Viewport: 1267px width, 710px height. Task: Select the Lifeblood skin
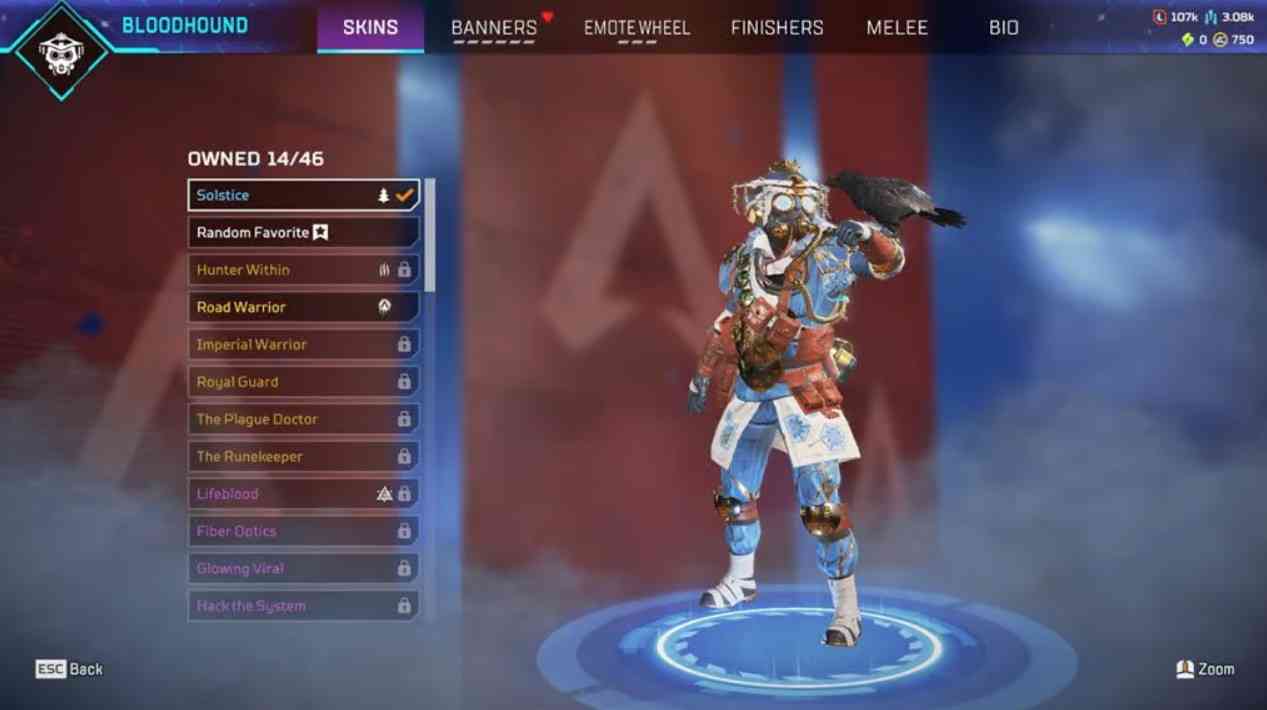click(x=303, y=494)
